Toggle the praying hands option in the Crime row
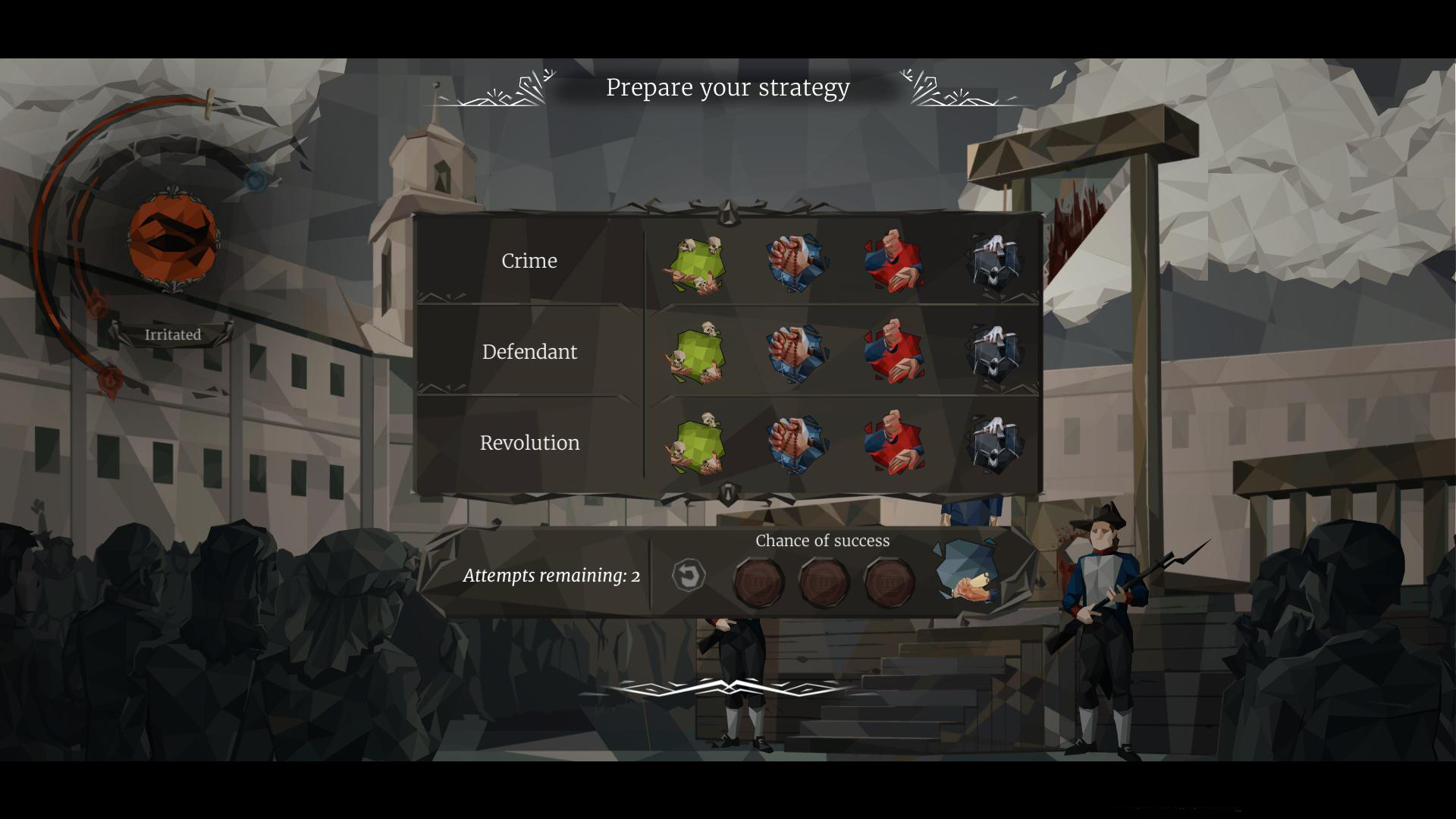Viewport: 1456px width, 819px height. (x=798, y=262)
